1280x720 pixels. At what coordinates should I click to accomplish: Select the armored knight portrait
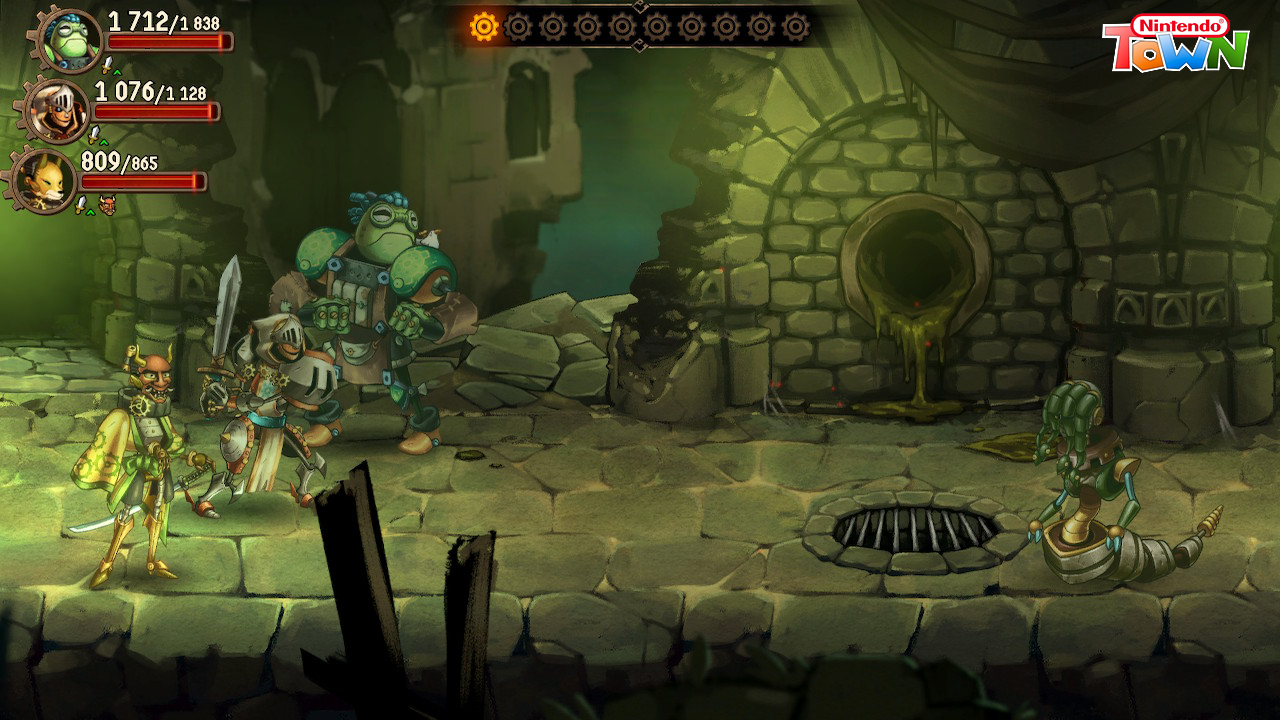point(57,110)
